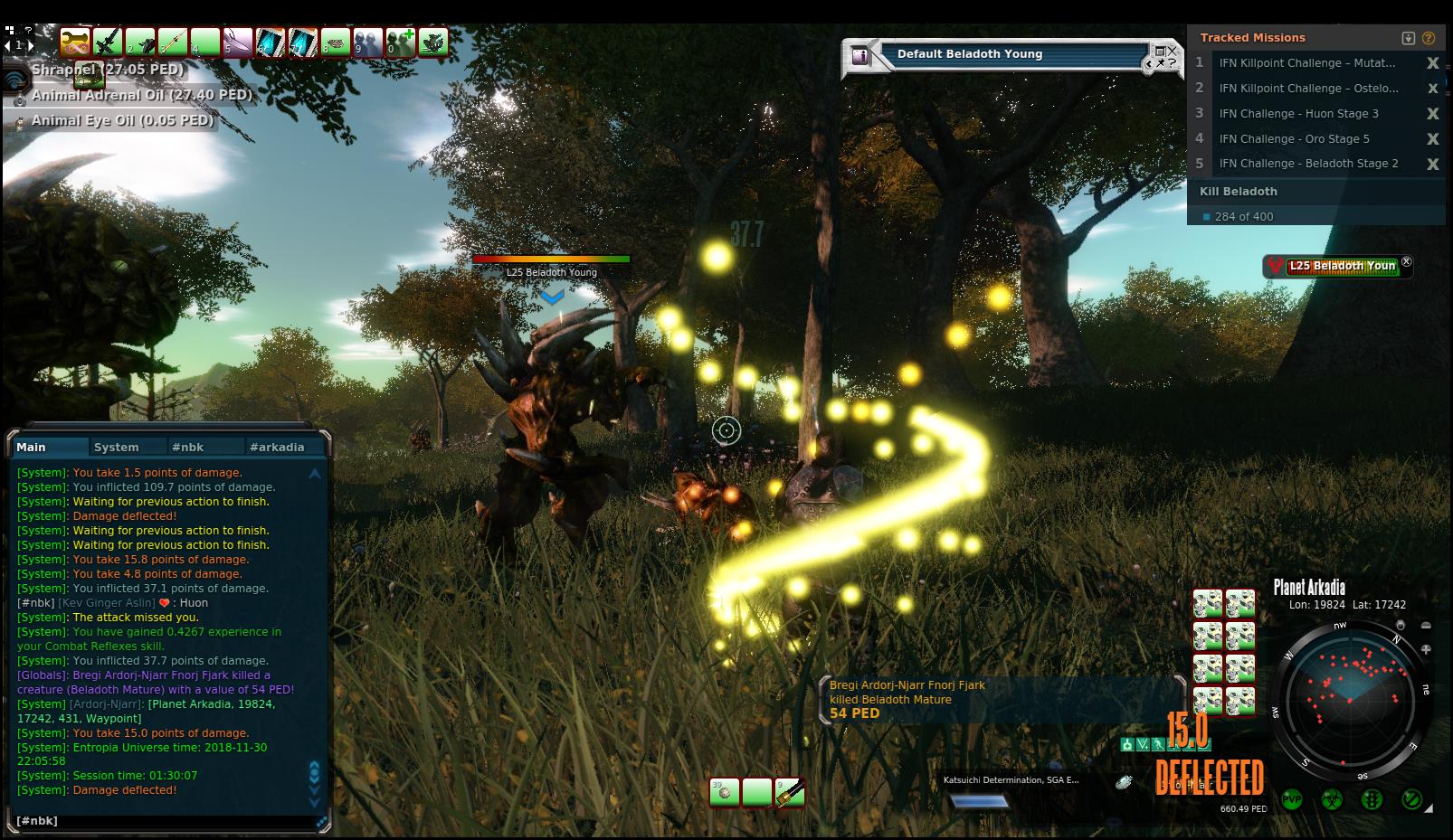Open the #nbk chat channel tab

[x=188, y=447]
